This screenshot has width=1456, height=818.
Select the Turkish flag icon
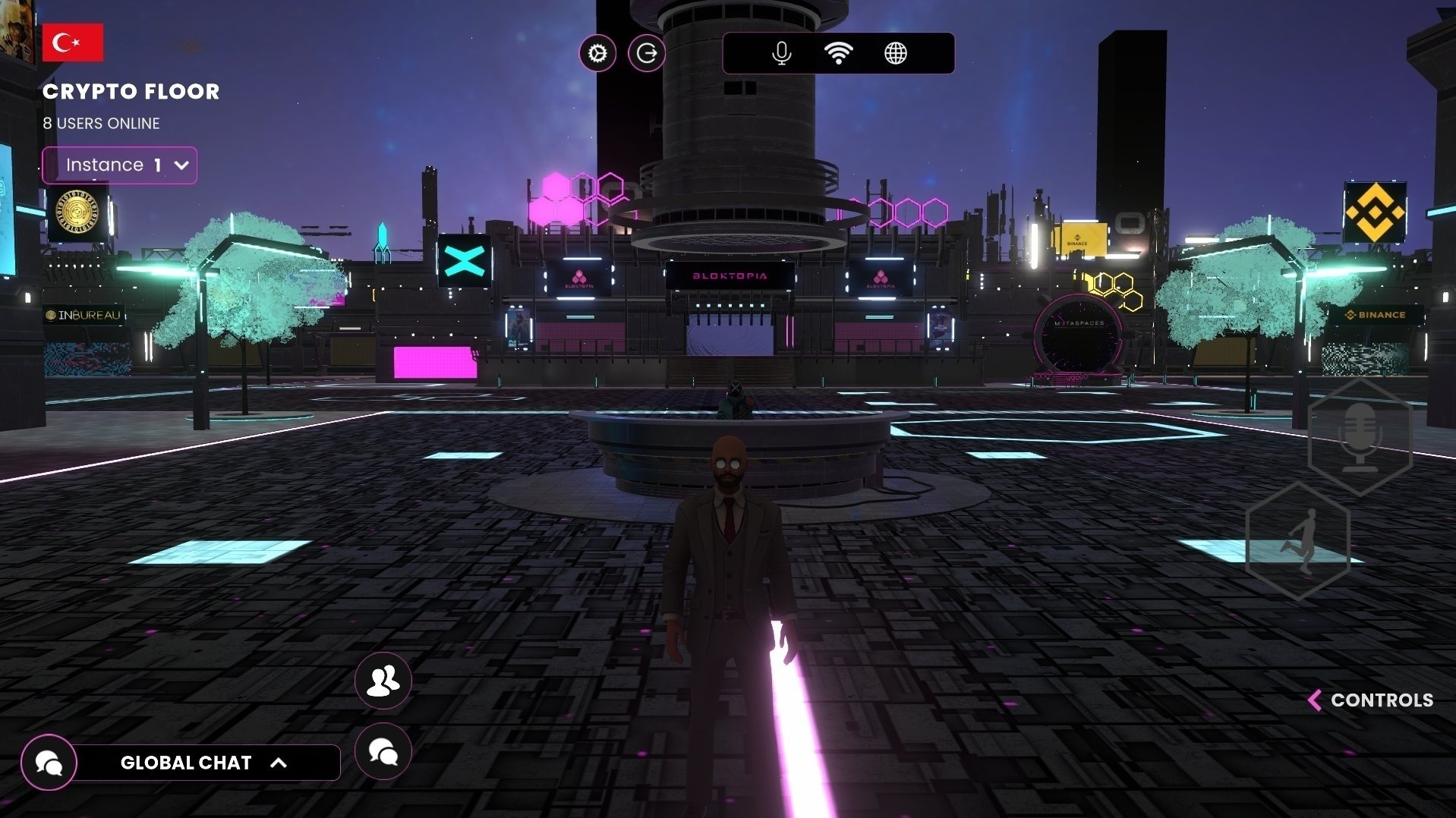(73, 42)
